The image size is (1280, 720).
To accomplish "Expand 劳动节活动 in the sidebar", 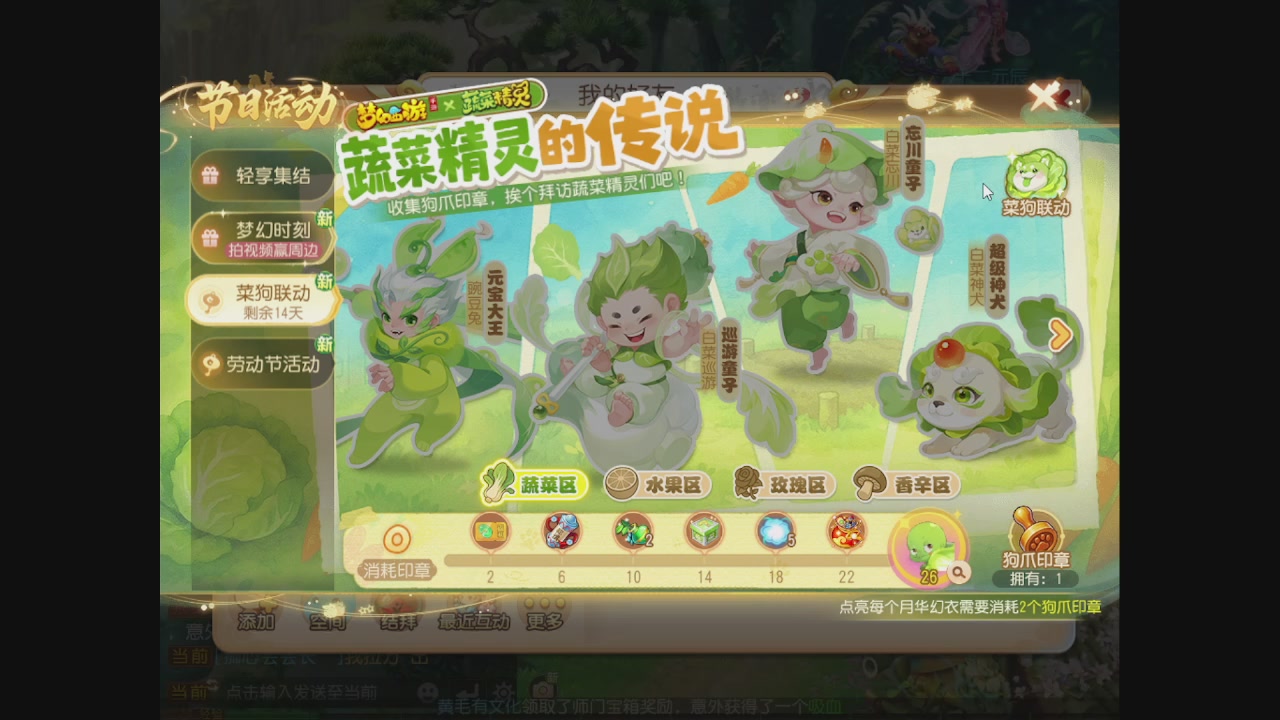I will (263, 362).
